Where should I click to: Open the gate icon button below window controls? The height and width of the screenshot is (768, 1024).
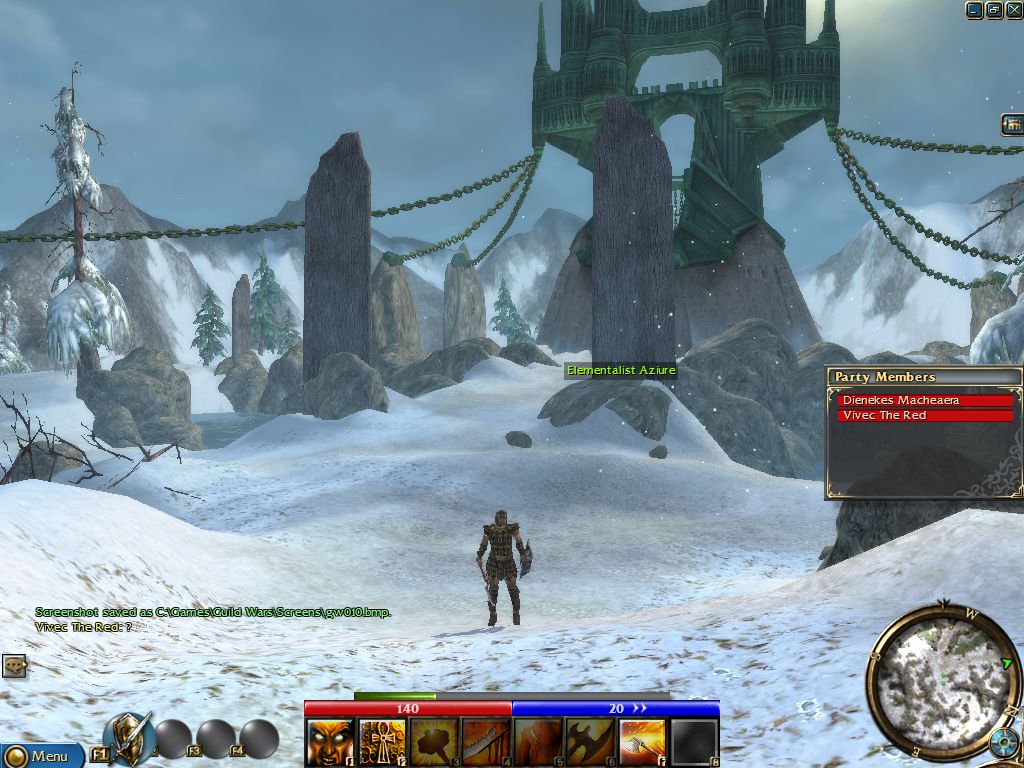click(1012, 124)
